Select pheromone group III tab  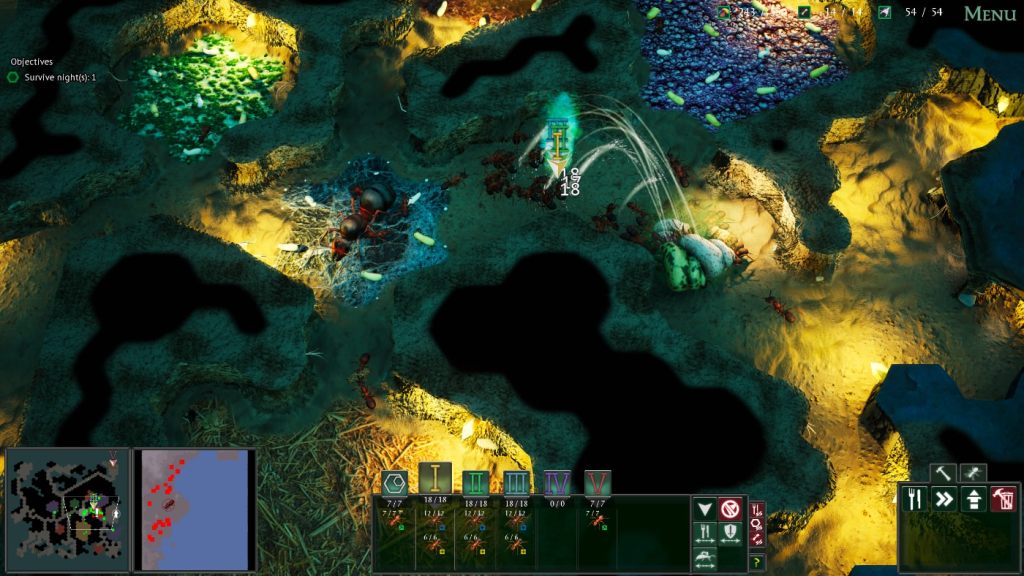[x=516, y=483]
